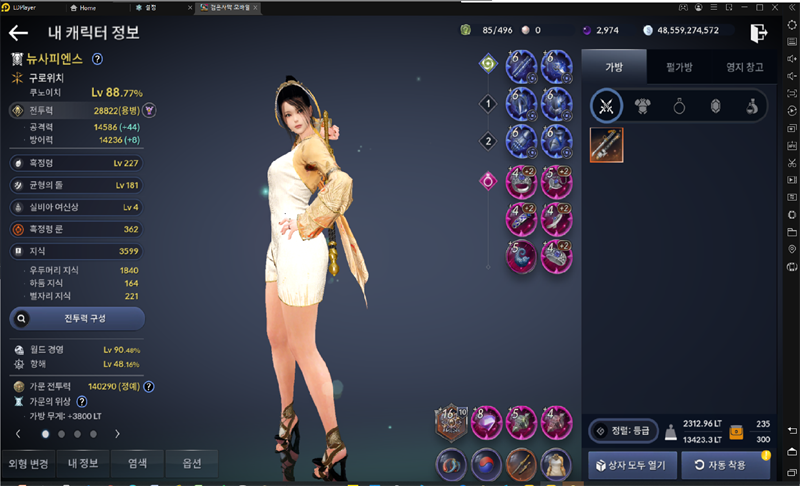Exit via the door icon at top right
Image resolution: width=800 pixels, height=486 pixels.
click(x=760, y=32)
